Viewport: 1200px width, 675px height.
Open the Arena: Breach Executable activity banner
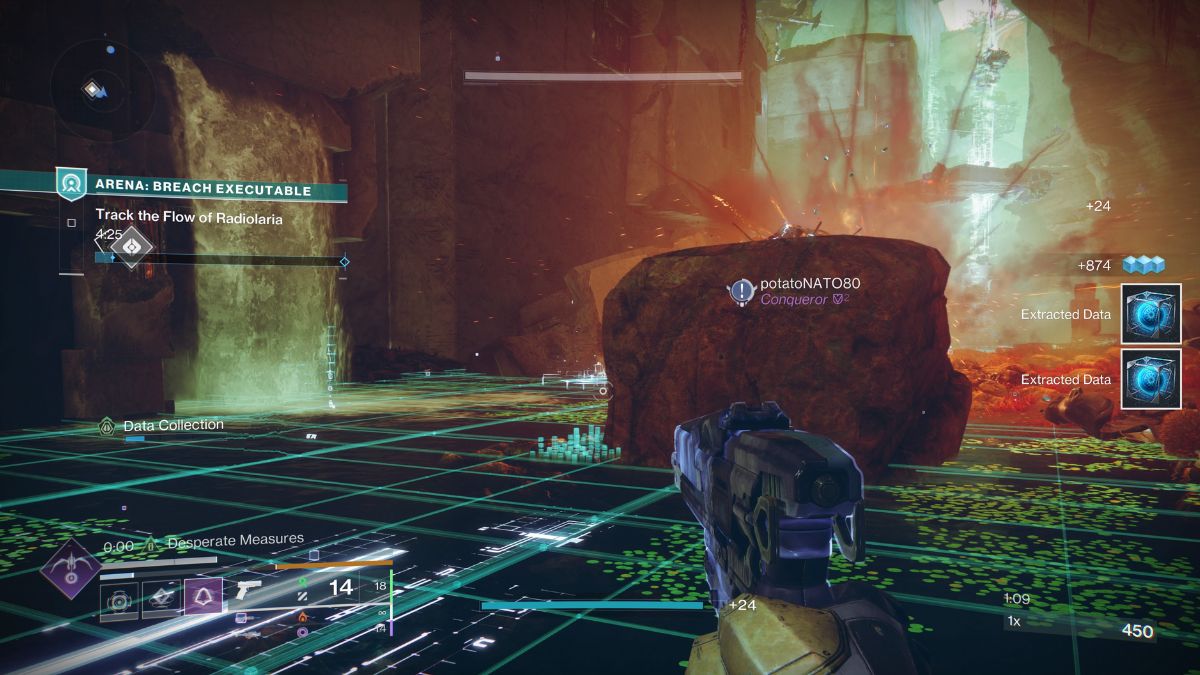pos(201,189)
